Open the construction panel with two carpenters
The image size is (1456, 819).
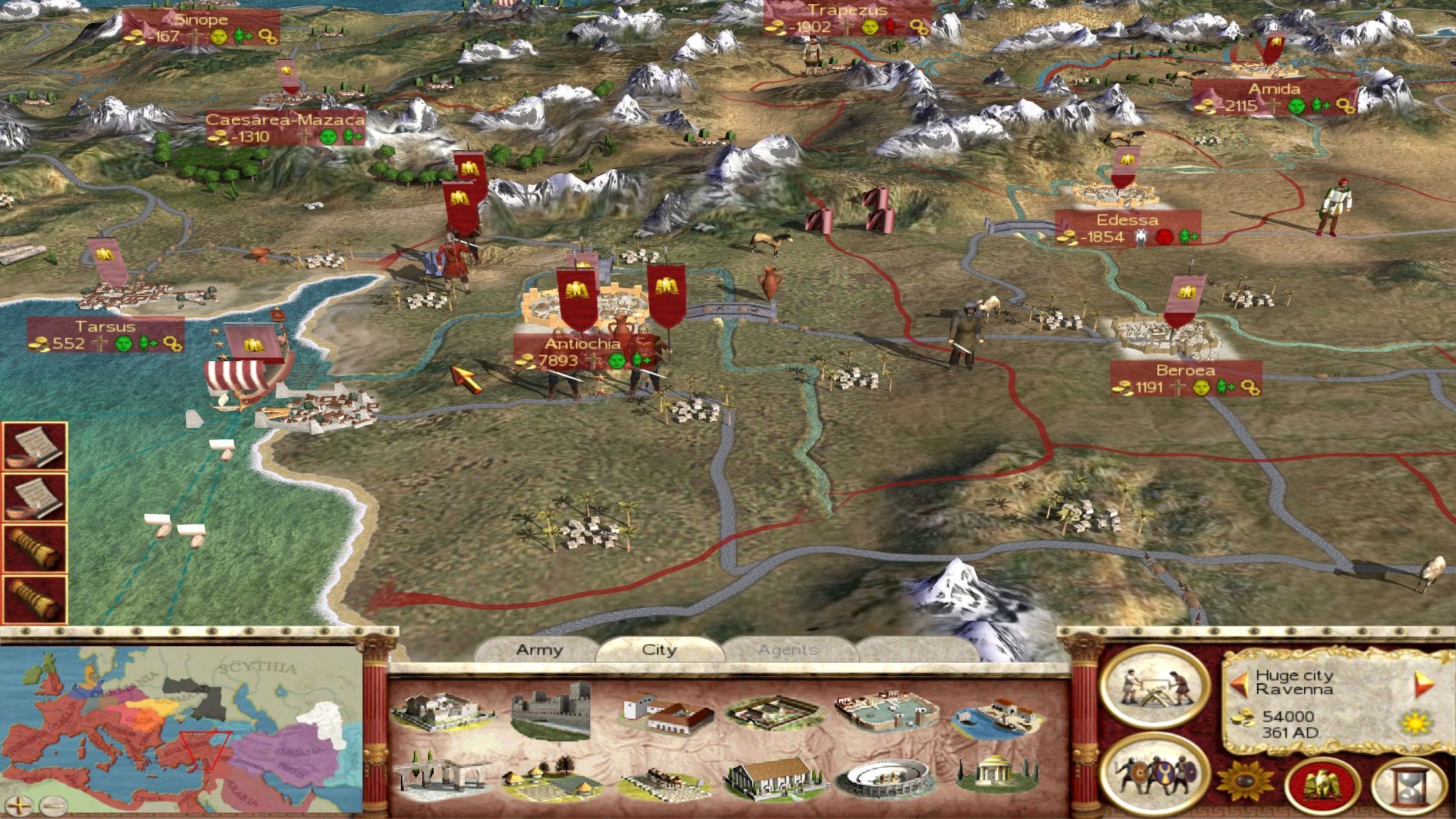coord(1154,687)
